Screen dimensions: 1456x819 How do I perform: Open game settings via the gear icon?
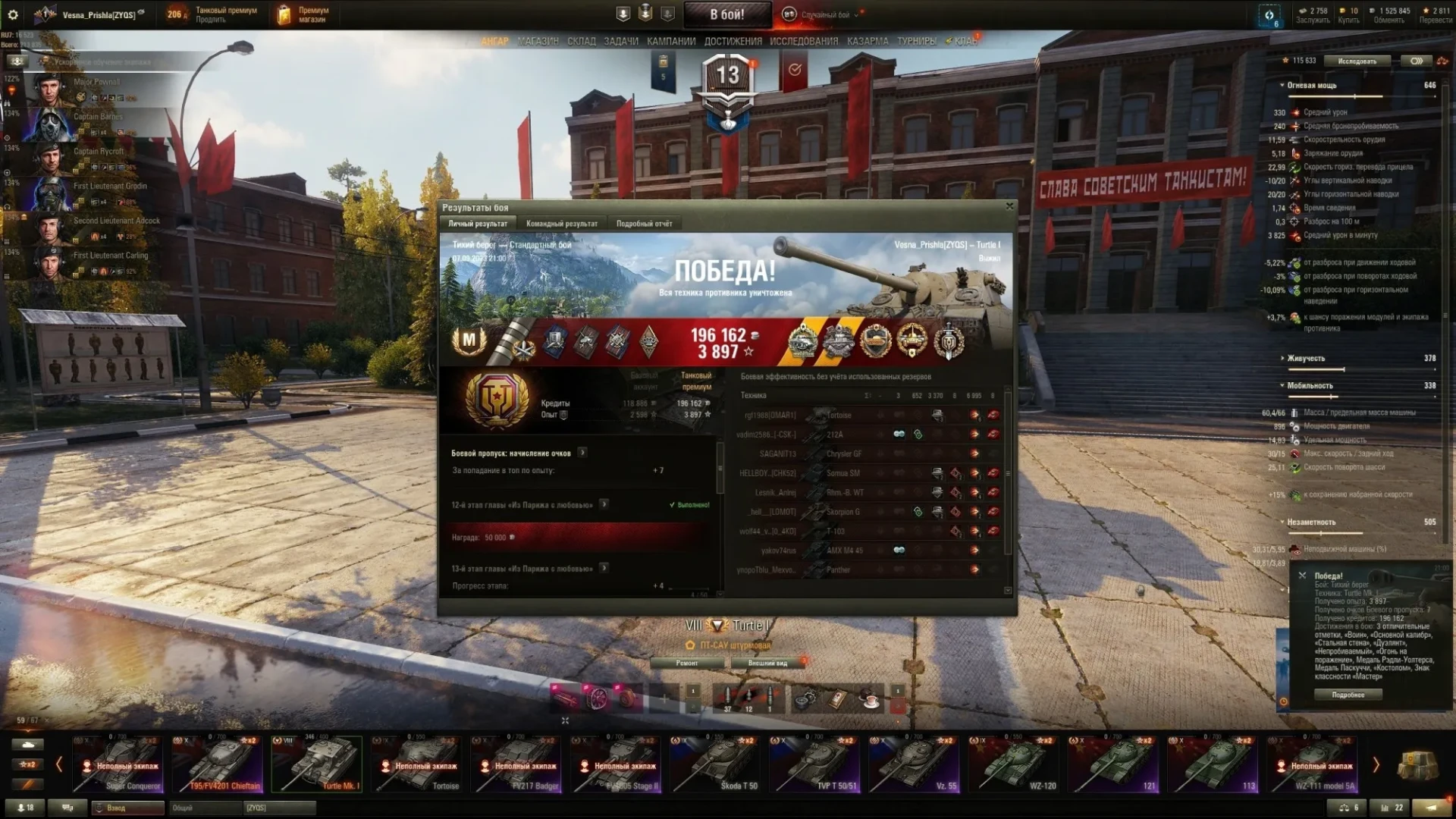pos(13,14)
